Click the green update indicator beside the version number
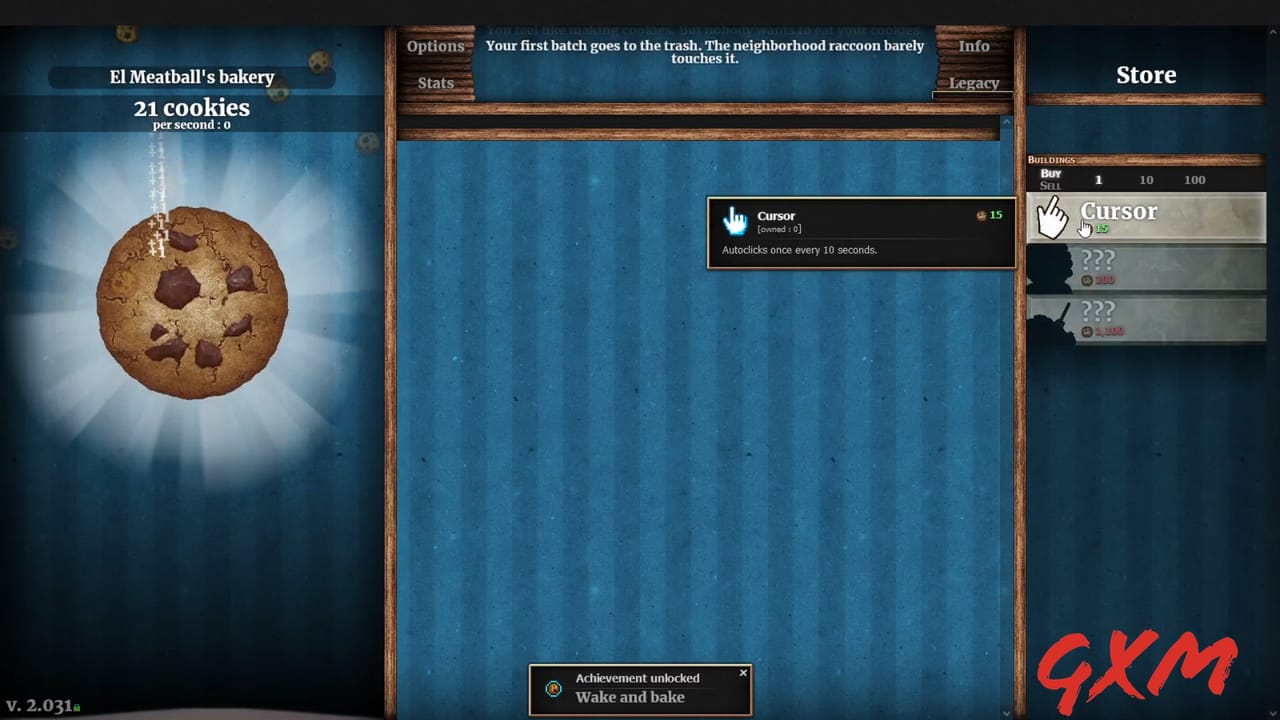Viewport: 1280px width, 720px height. 77,708
